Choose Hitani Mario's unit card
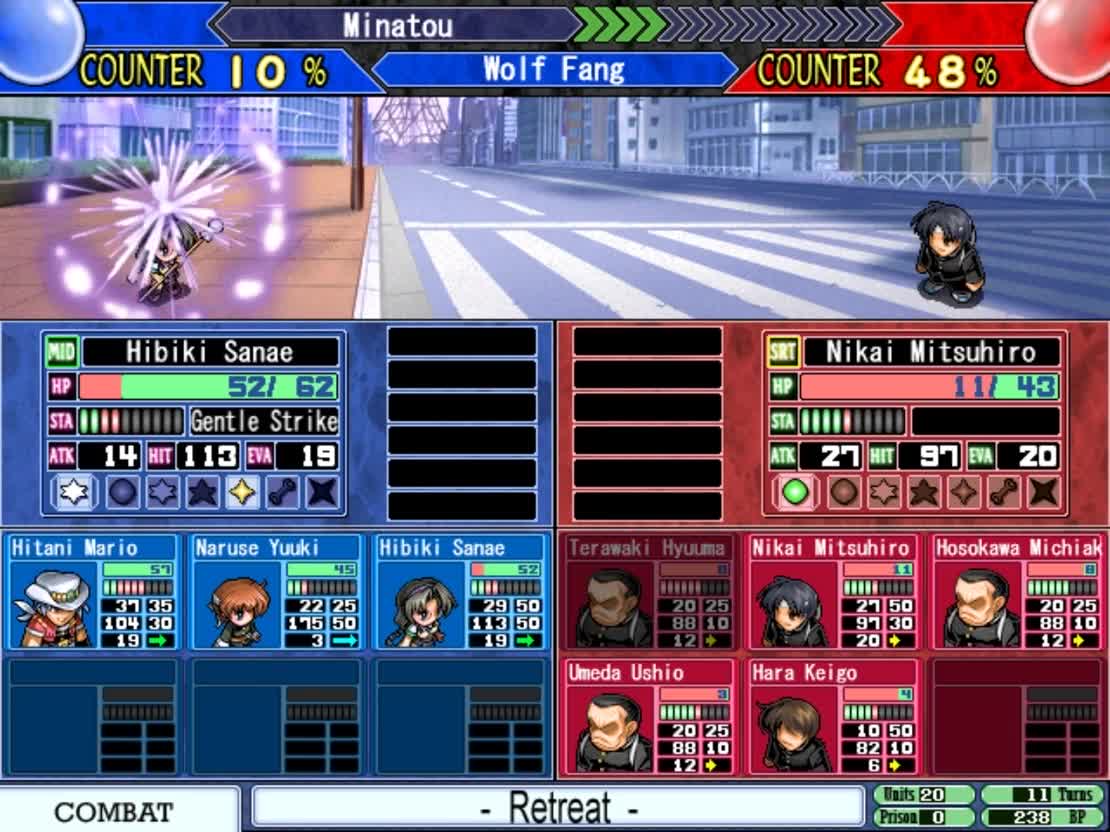 (93, 592)
